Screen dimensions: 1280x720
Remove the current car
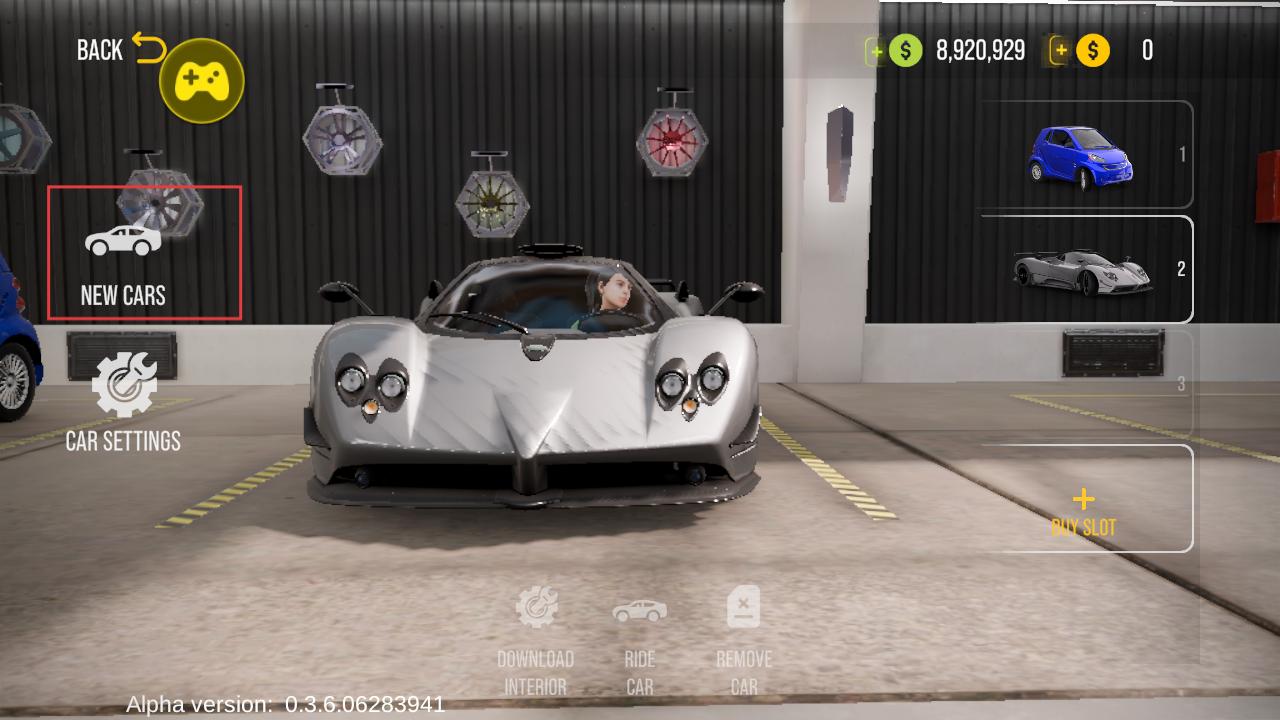743,640
